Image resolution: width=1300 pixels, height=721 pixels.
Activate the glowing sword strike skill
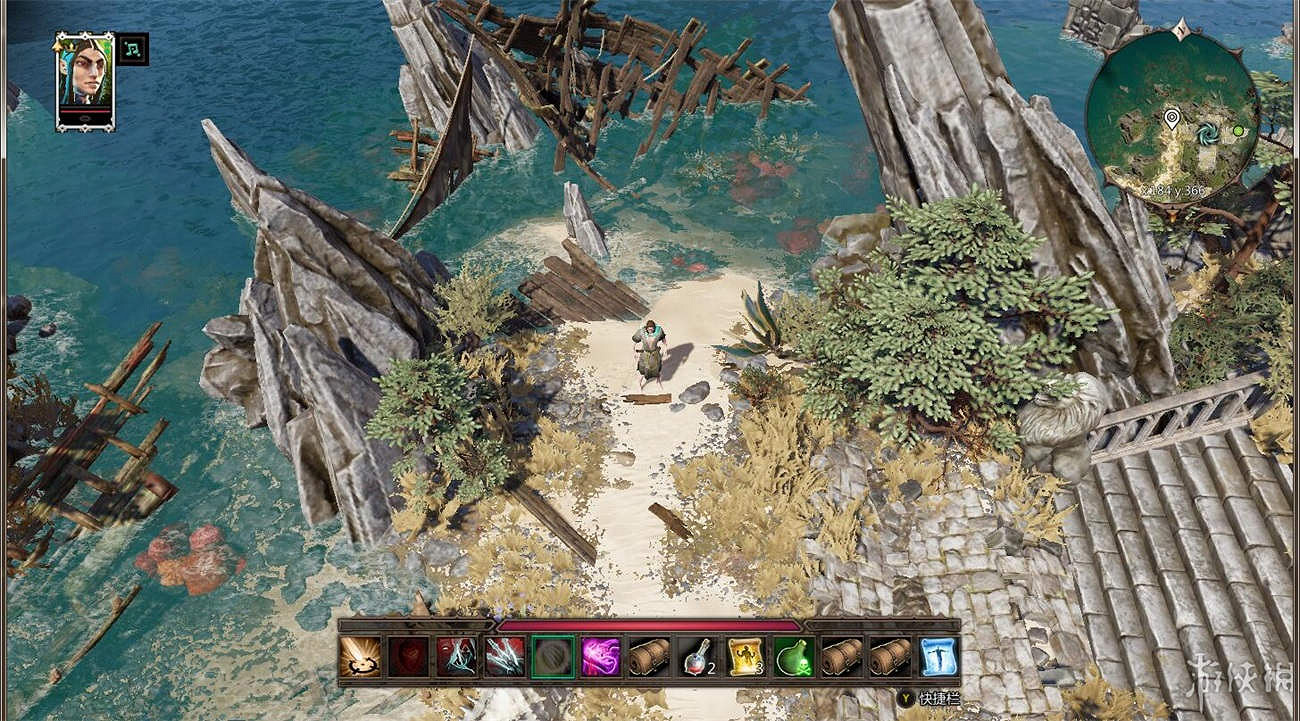click(359, 657)
